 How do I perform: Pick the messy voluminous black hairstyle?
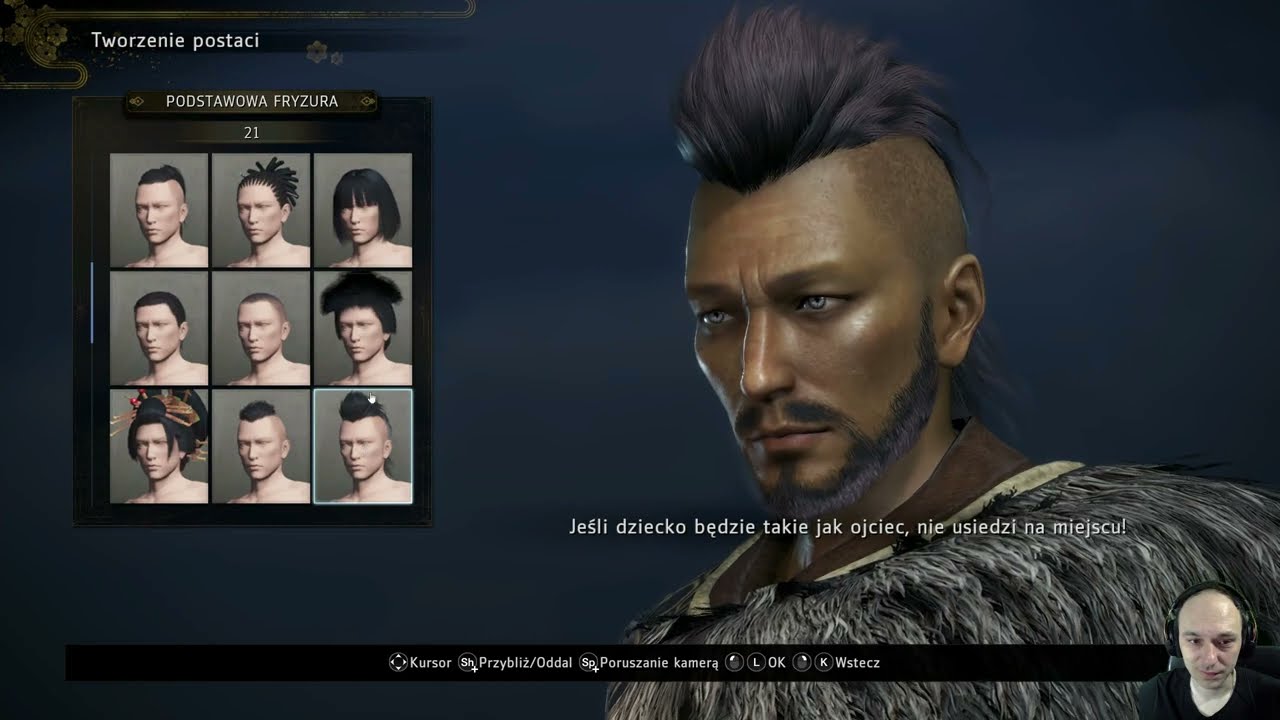(x=363, y=328)
